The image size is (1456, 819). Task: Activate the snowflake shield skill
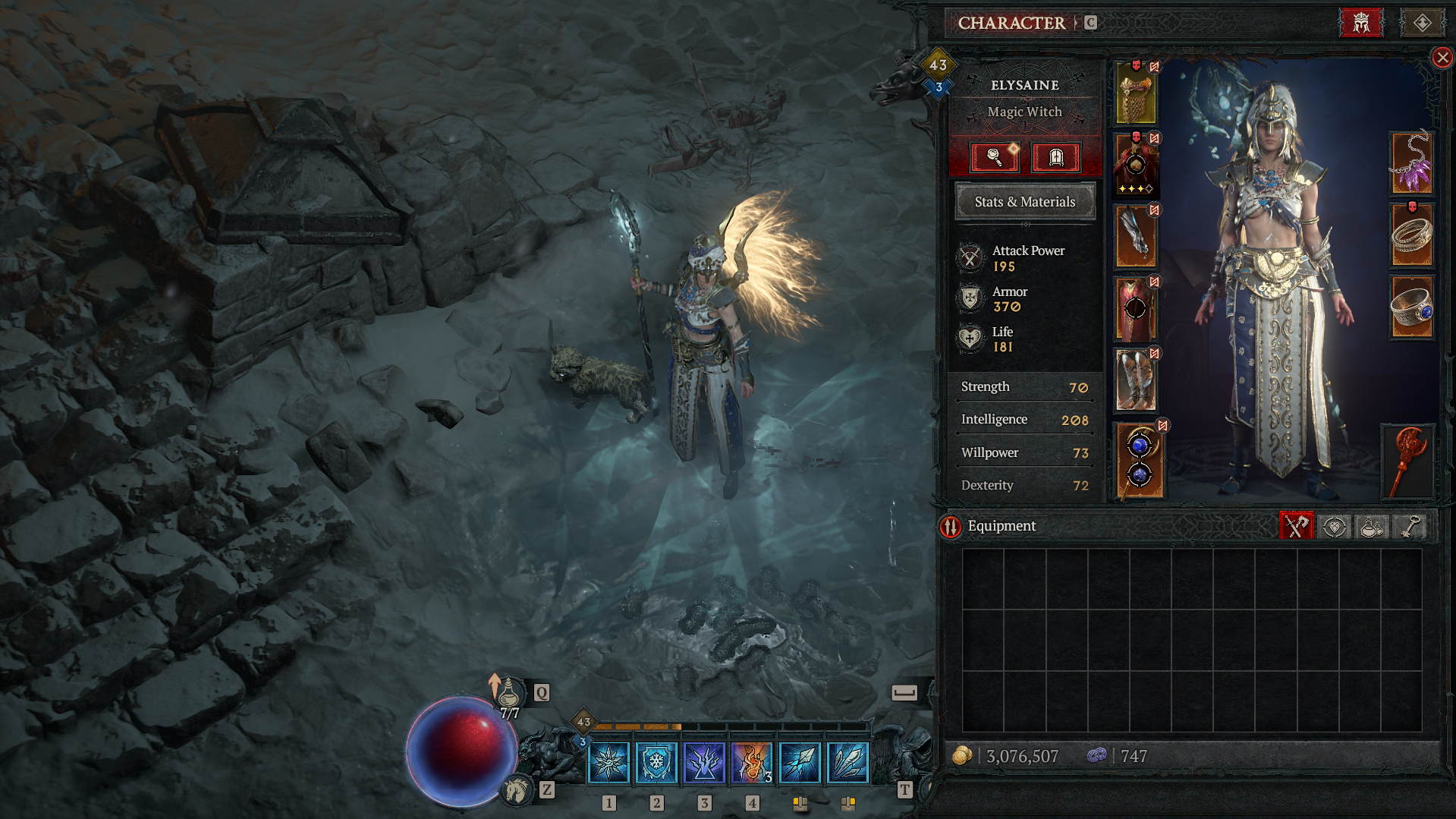(656, 762)
